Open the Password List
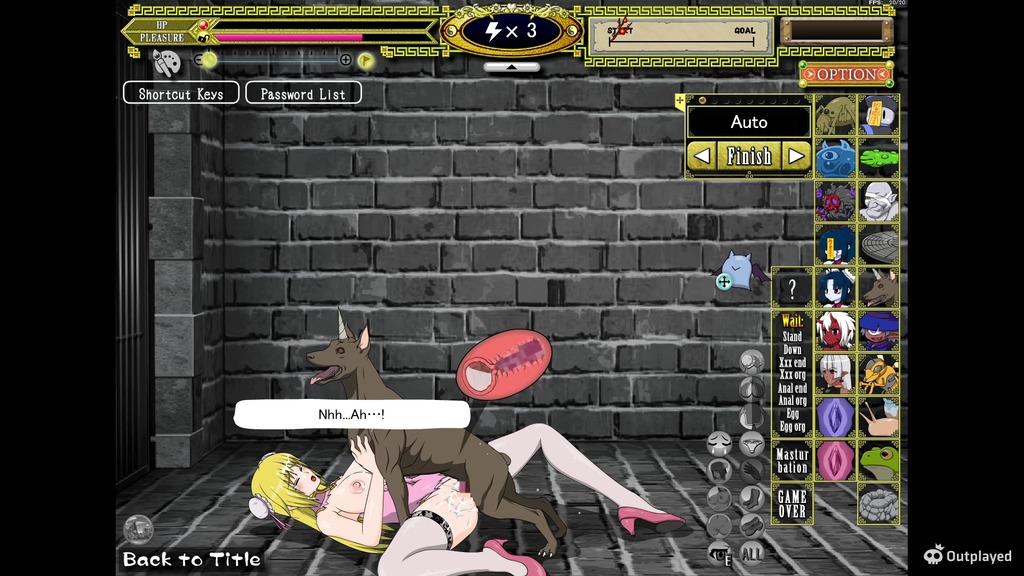The width and height of the screenshot is (1024, 576). click(303, 93)
